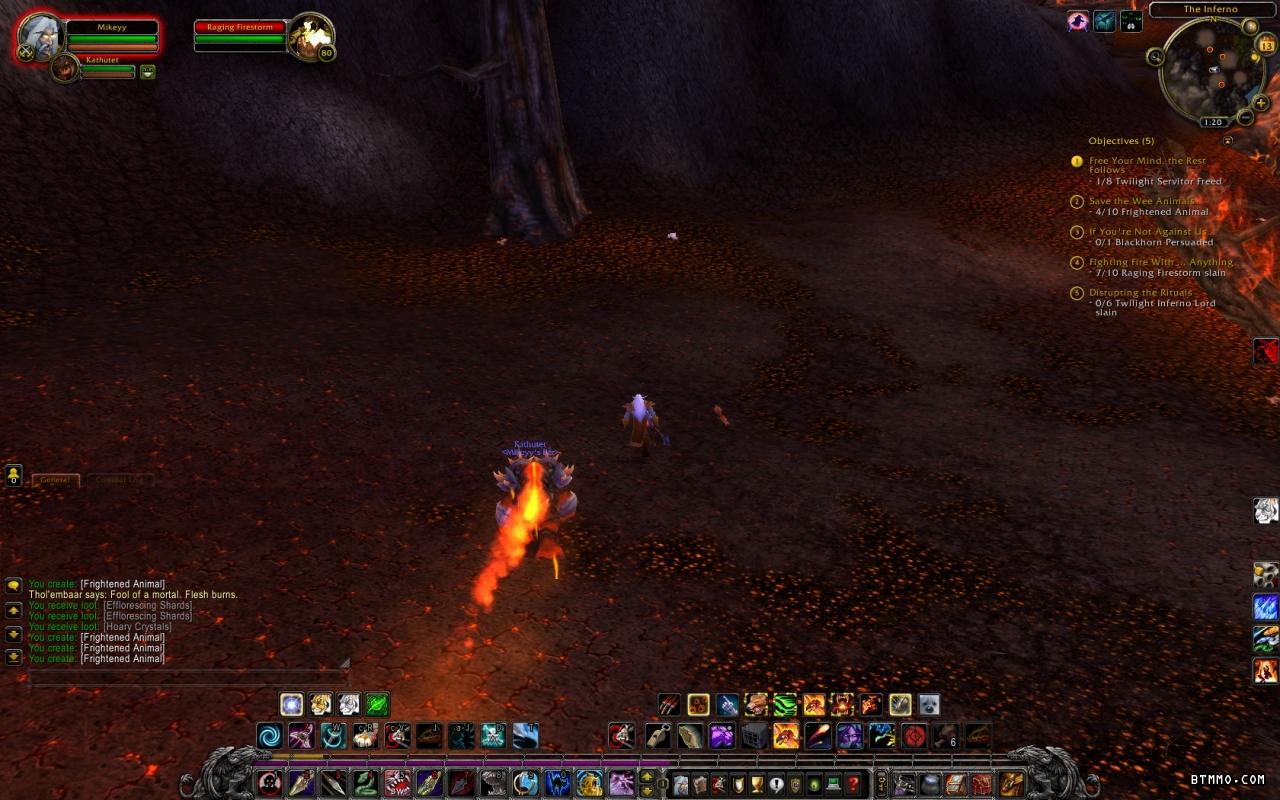This screenshot has height=800, width=1280.
Task: Select the "Save the Wee Animals" objective
Action: (1141, 201)
